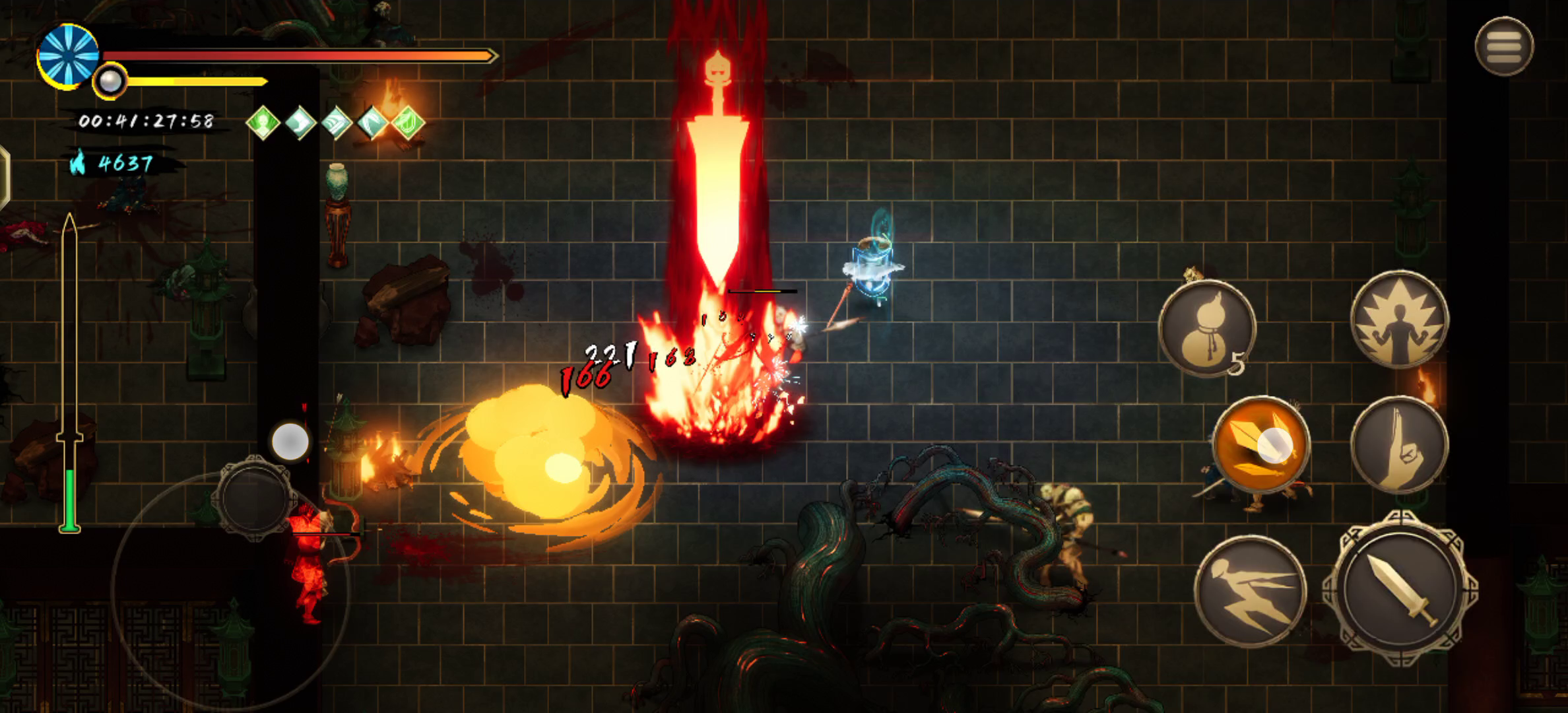Trigger the glowing orange flying blades skill

pyautogui.click(x=1261, y=445)
